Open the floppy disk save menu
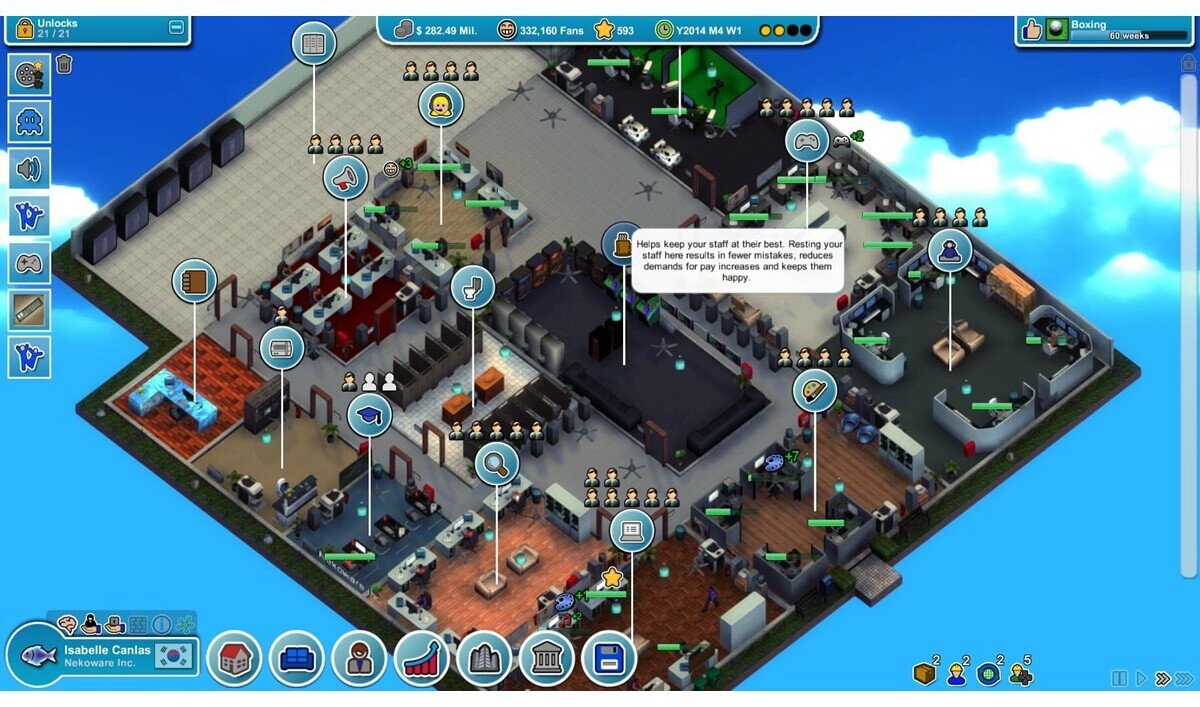The height and width of the screenshot is (707, 1200). click(609, 659)
